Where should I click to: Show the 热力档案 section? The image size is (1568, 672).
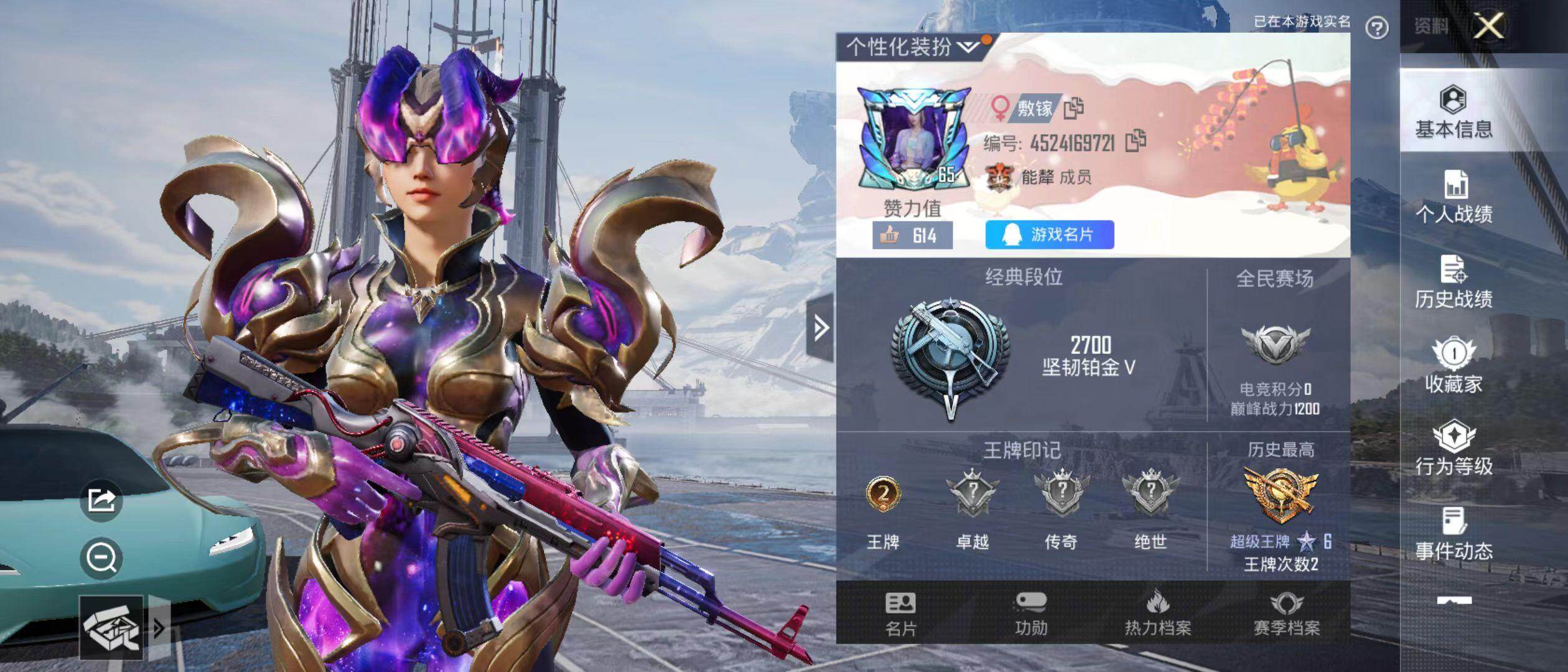1157,614
